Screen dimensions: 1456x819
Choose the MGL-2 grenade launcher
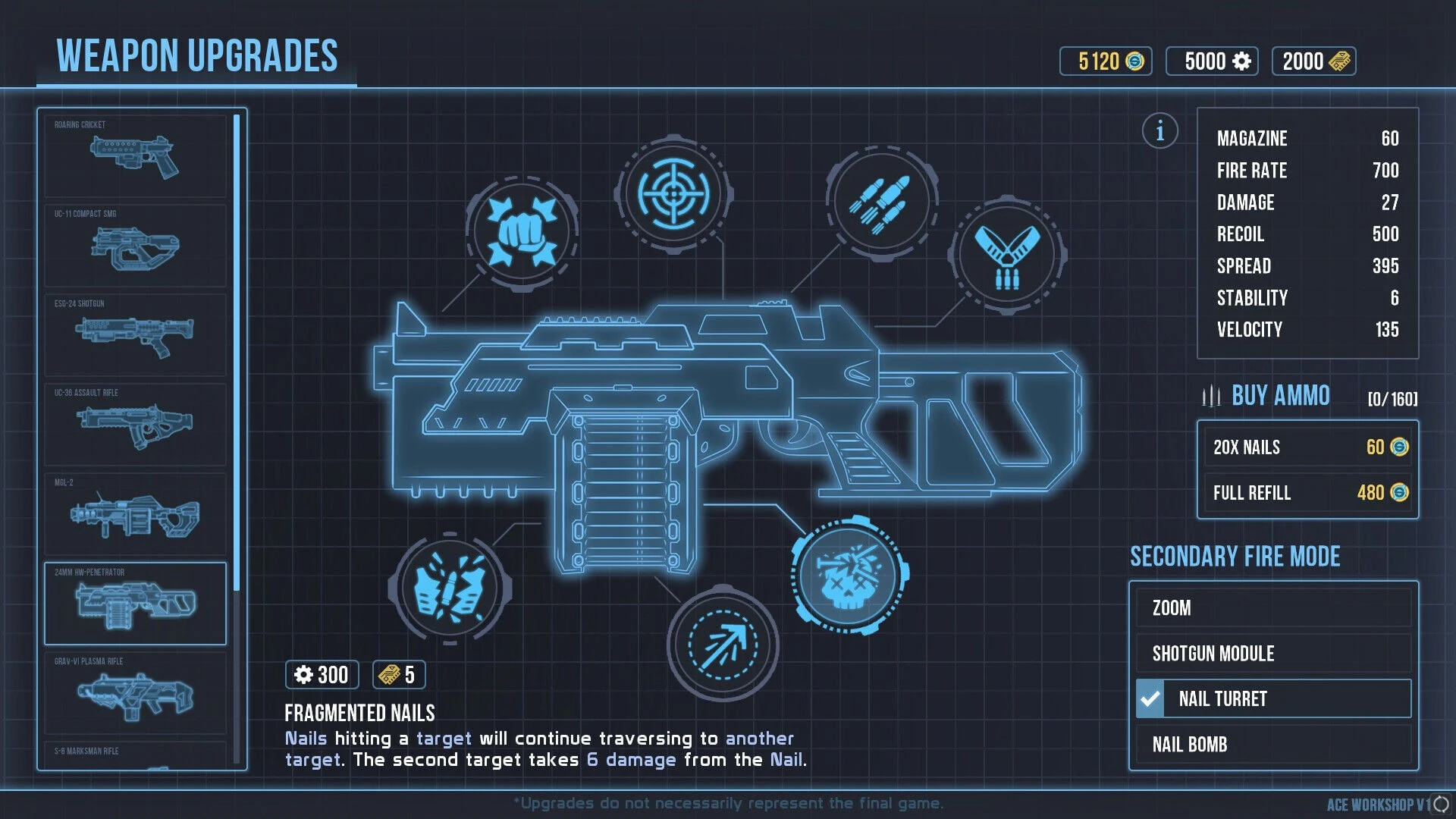coord(135,514)
